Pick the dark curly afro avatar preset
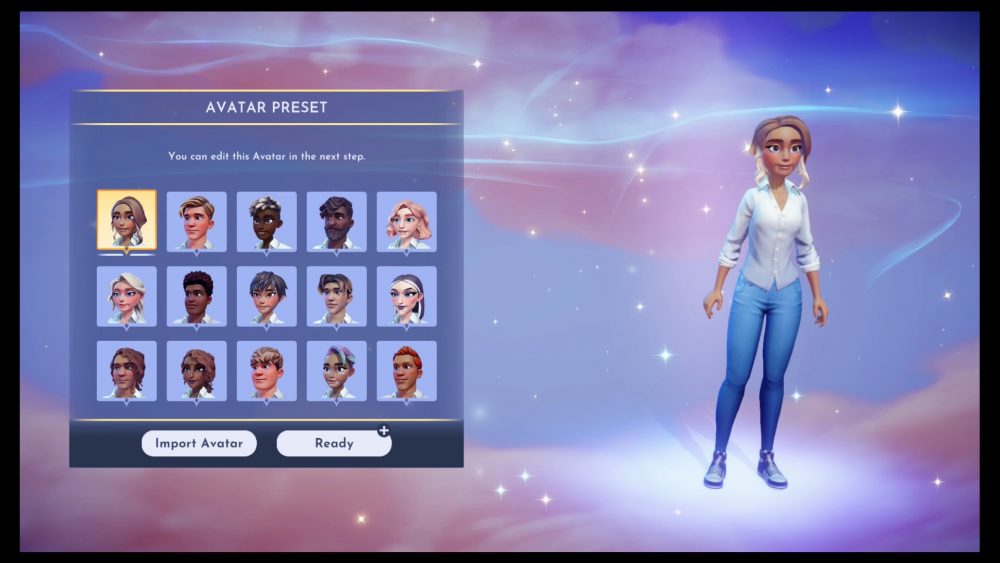The height and width of the screenshot is (563, 1000). tap(196, 295)
